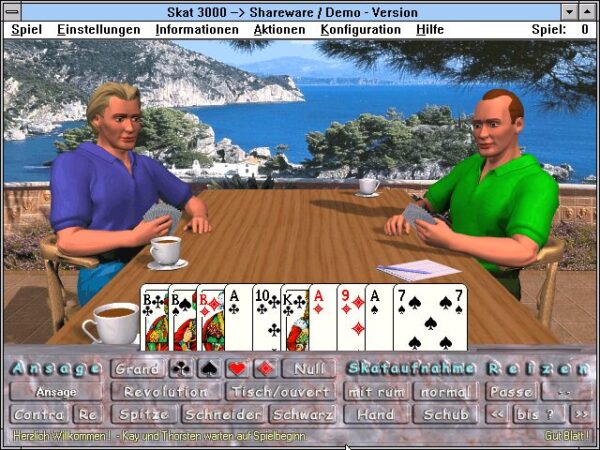Open the Hilfe menu

(x=430, y=30)
